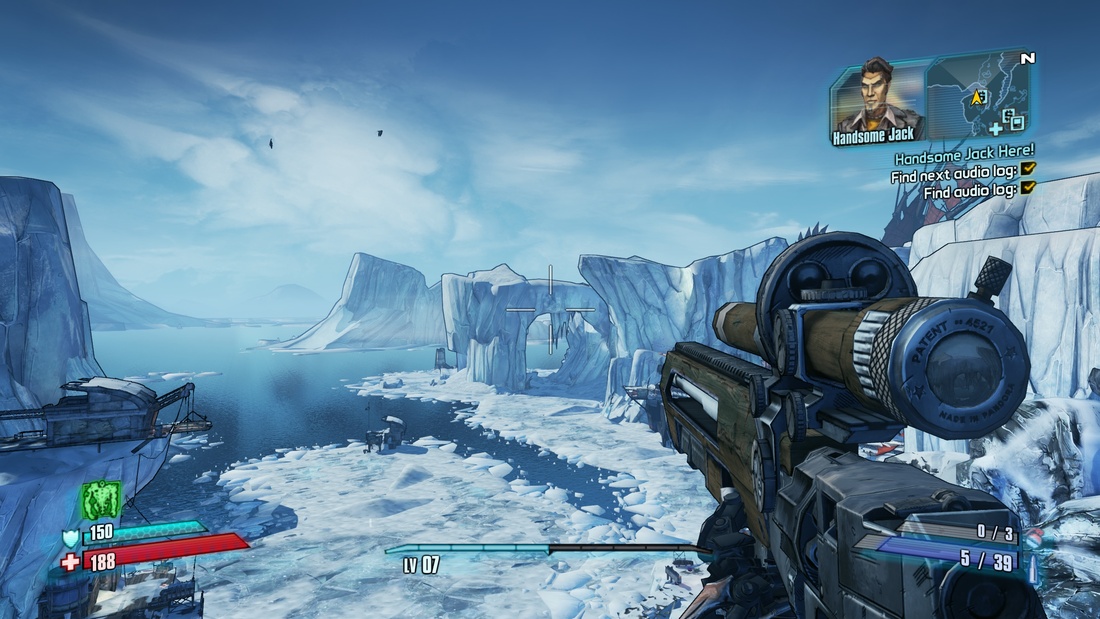This screenshot has width=1100, height=619.
Task: Click the green action skill icon
Action: pyautogui.click(x=101, y=499)
